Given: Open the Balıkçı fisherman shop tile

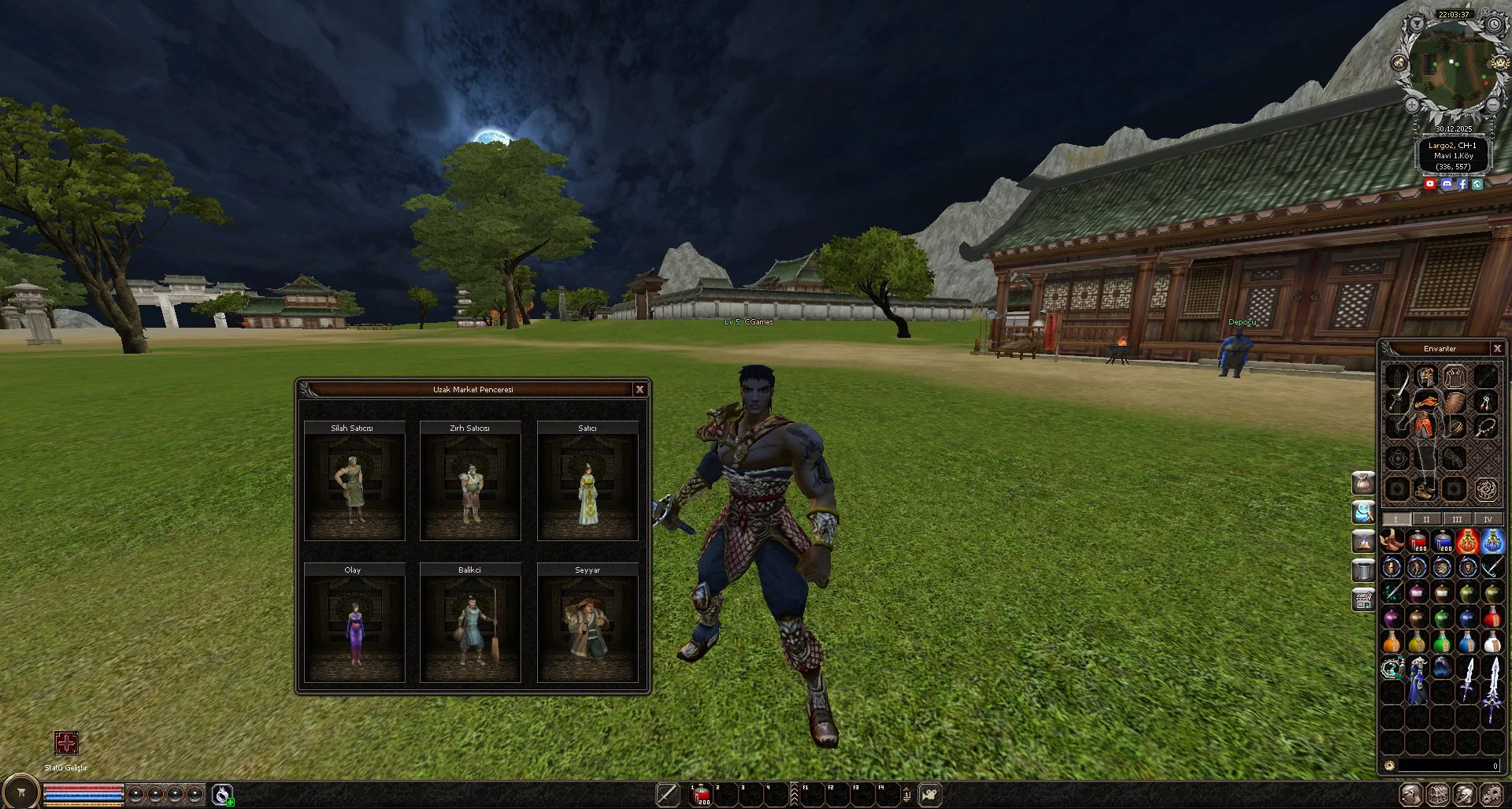Looking at the screenshot, I should [x=470, y=624].
